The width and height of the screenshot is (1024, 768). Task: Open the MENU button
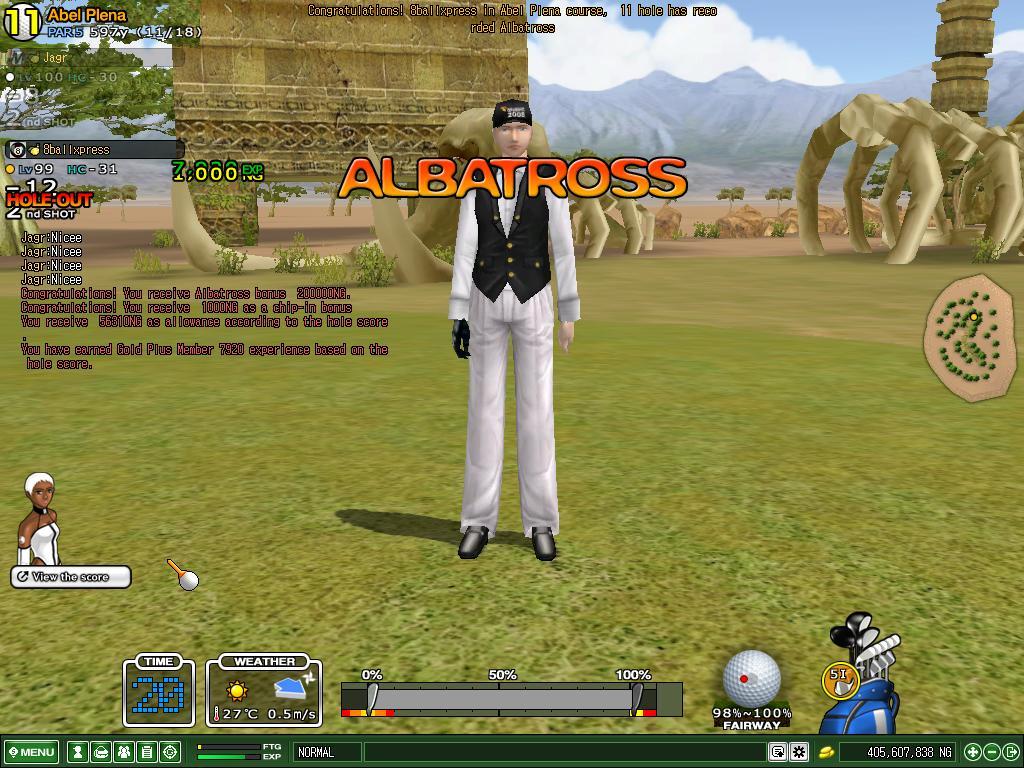point(31,752)
